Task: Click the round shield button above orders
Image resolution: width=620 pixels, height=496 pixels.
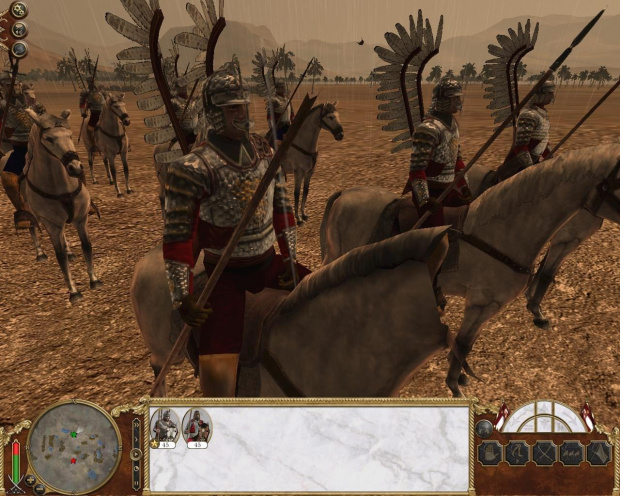Action: click(x=484, y=427)
